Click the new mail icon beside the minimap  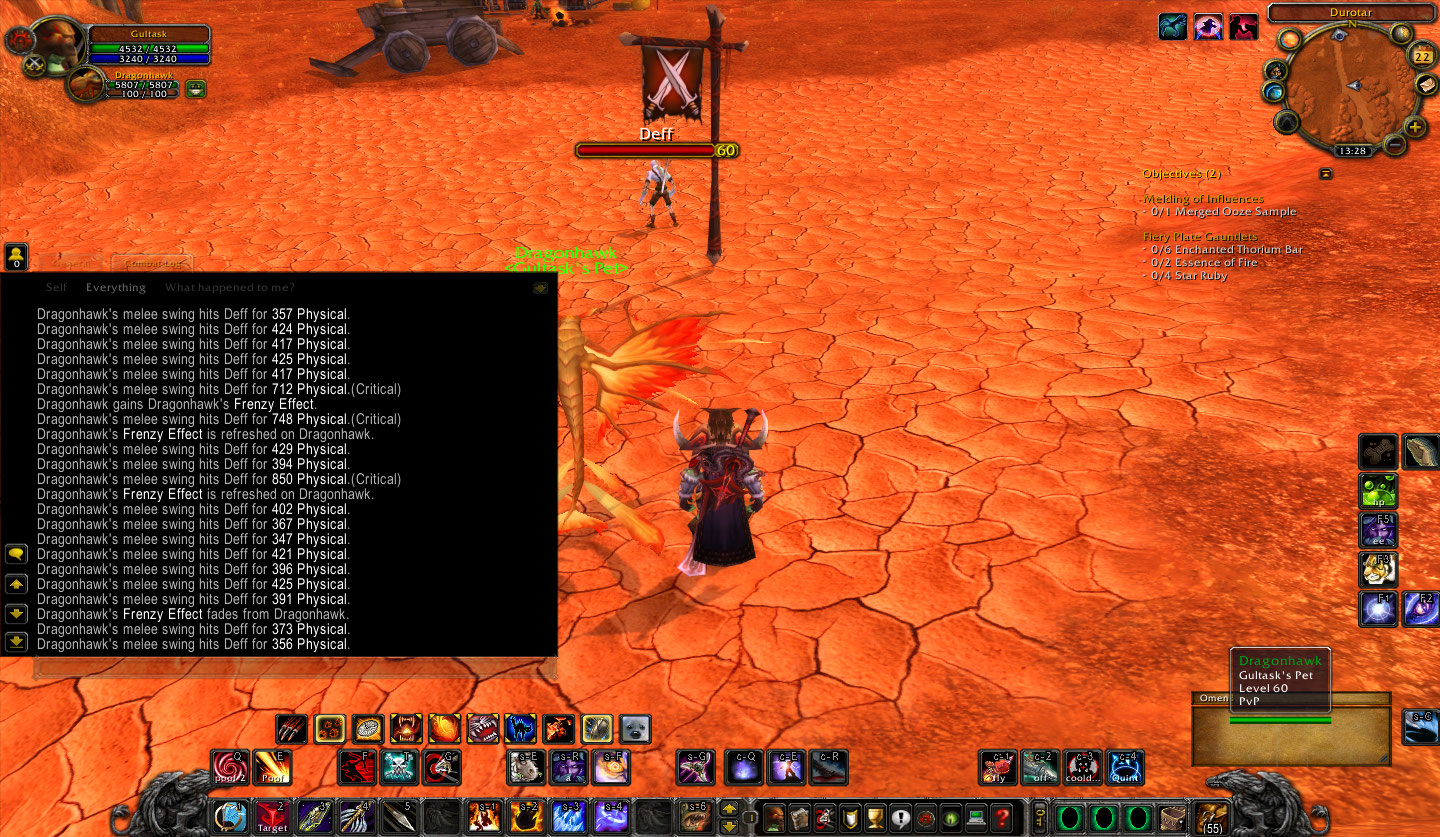coord(1427,85)
